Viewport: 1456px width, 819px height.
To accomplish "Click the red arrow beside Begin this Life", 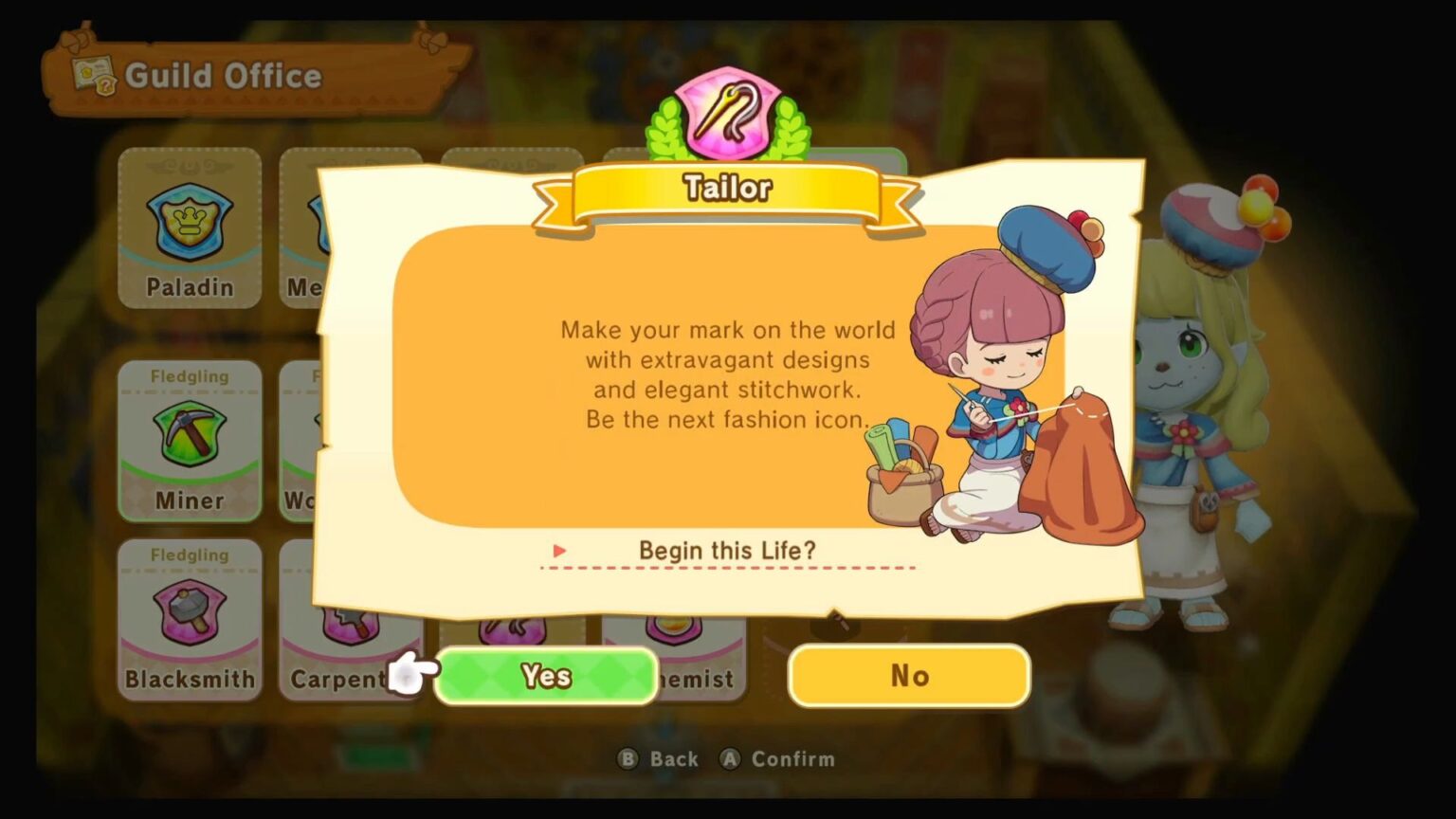I will click(x=558, y=551).
